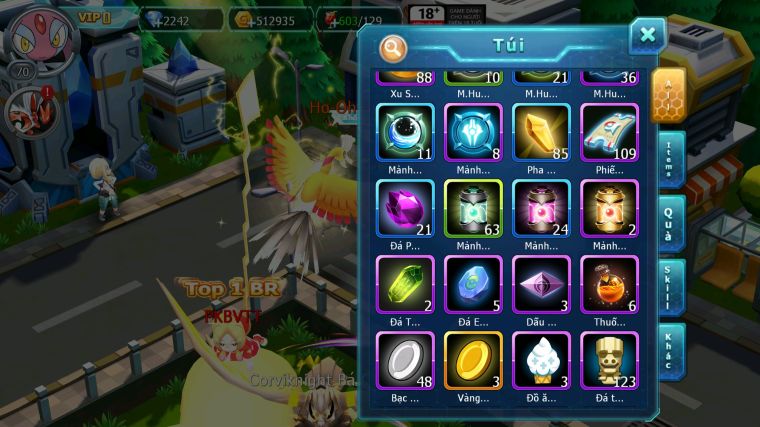Select the blue oval stone with 5
Viewport: 760px width, 427px height.
click(472, 284)
